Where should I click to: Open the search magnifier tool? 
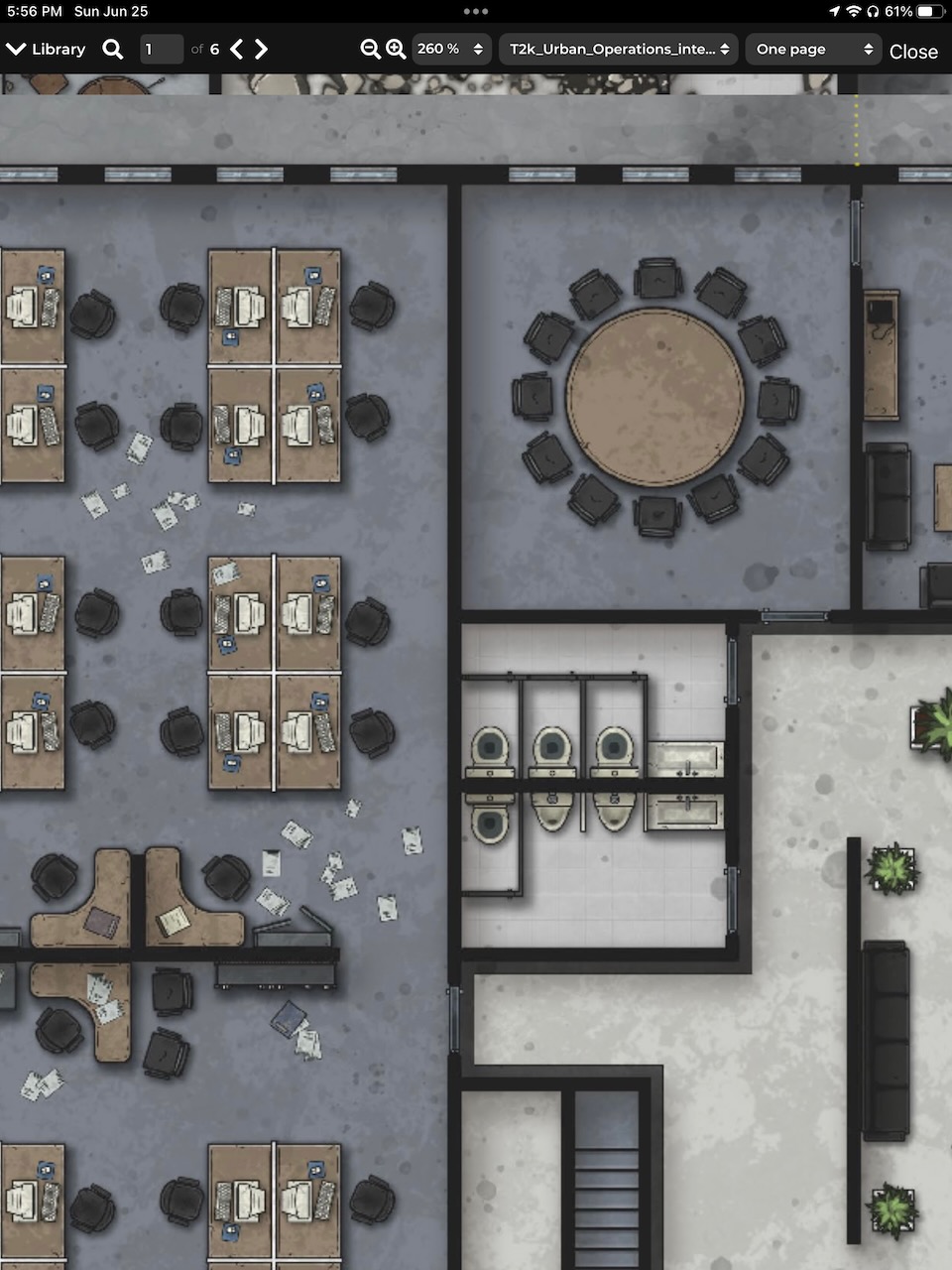click(113, 49)
